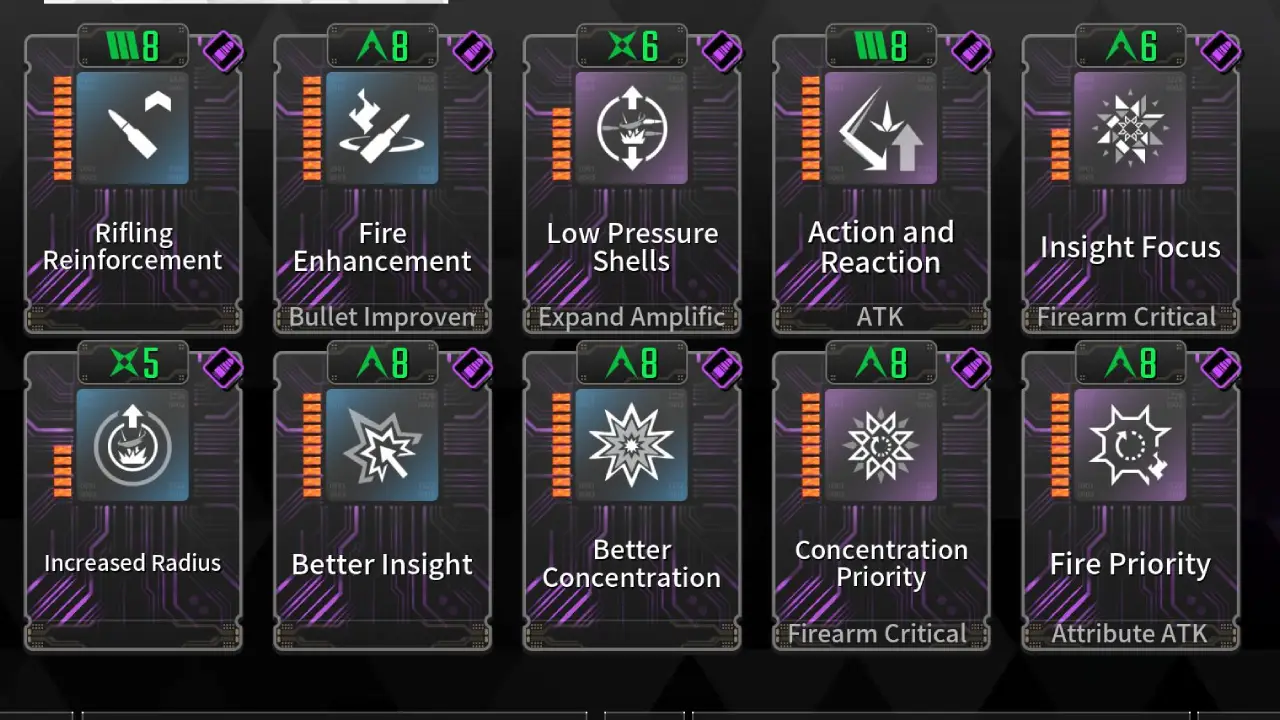Click the Action and Reaction ability icon
This screenshot has height=720, width=1280.
pos(880,126)
